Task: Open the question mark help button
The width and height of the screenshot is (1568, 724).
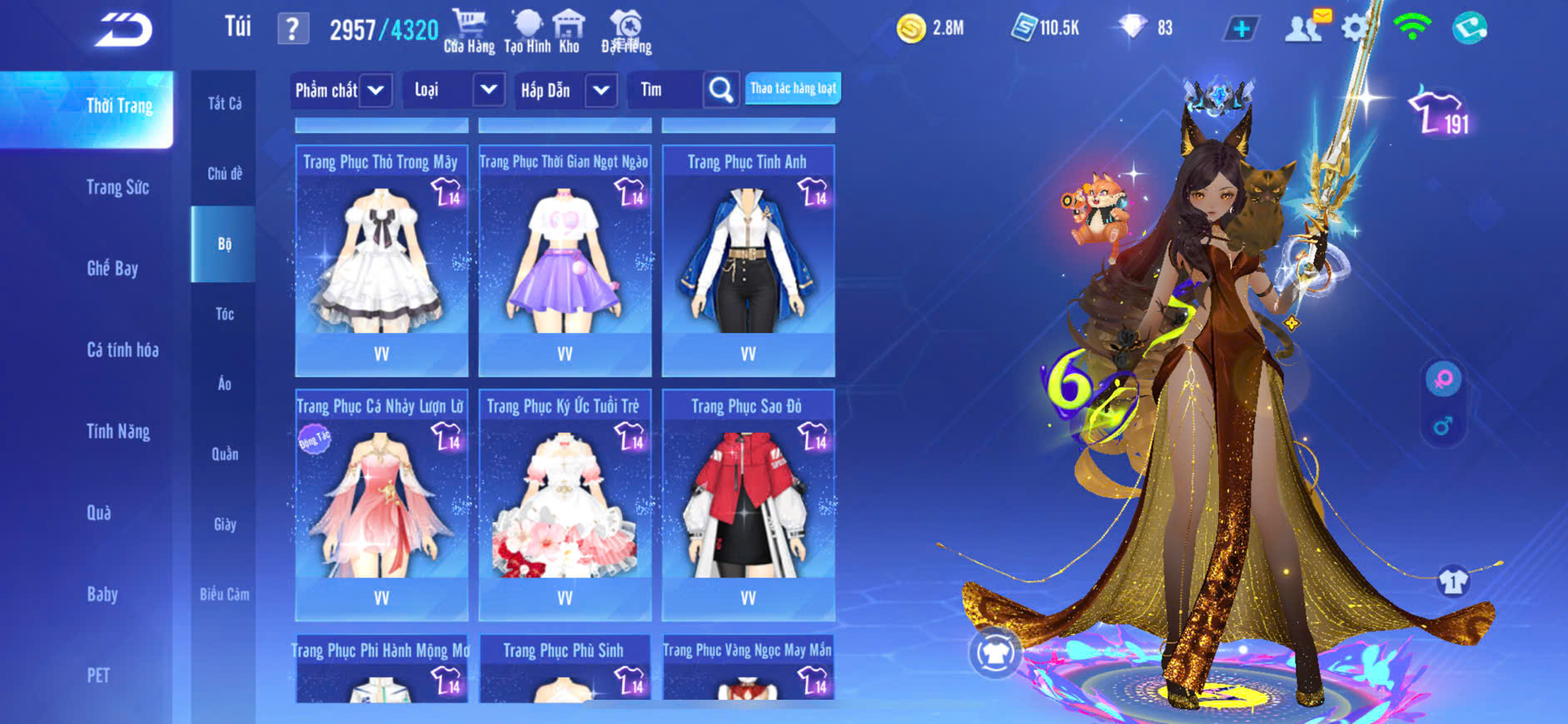Action: (292, 29)
